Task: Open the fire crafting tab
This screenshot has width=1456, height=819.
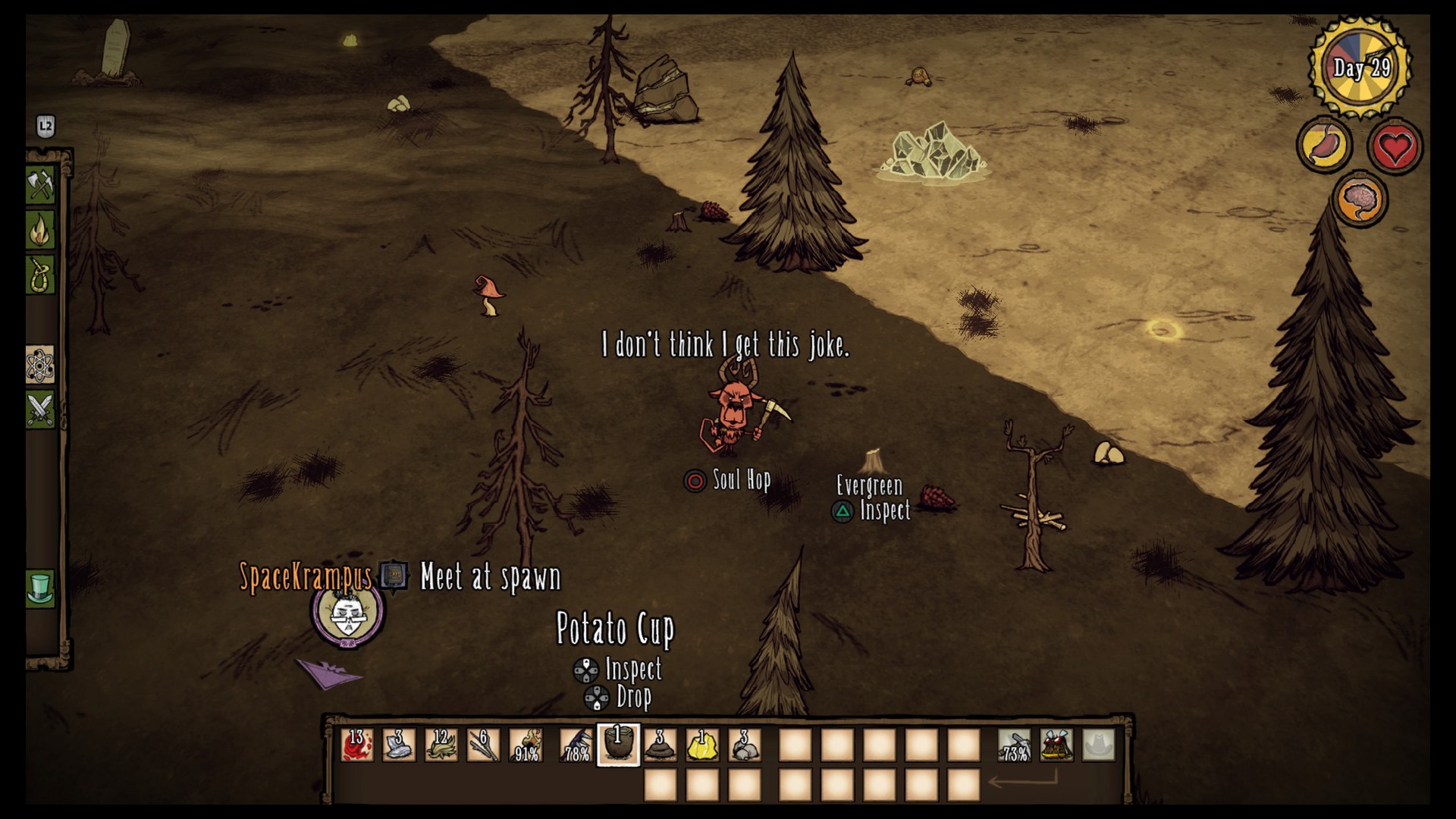Action: click(40, 229)
